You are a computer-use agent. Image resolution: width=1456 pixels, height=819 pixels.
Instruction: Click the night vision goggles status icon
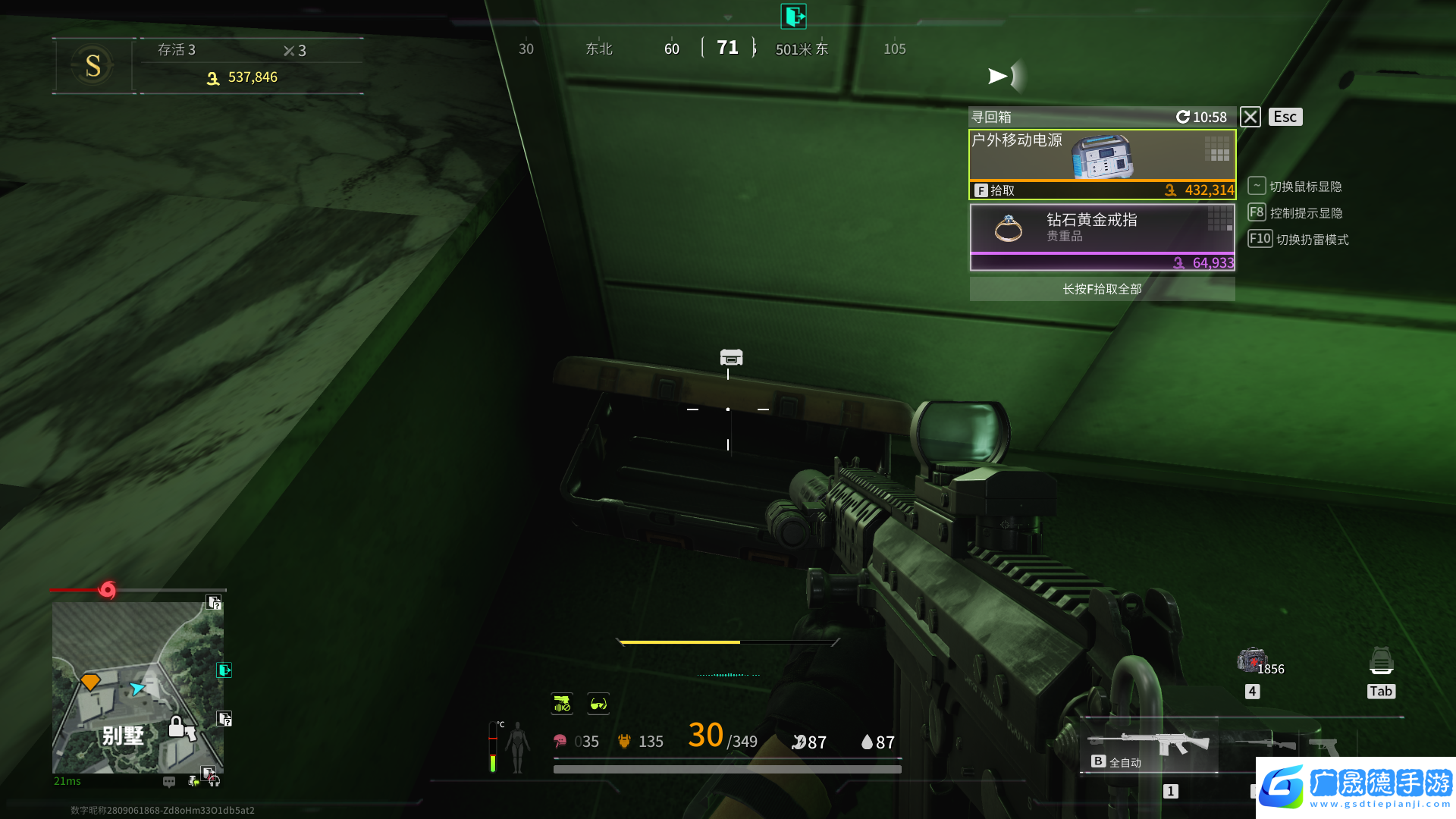[598, 704]
